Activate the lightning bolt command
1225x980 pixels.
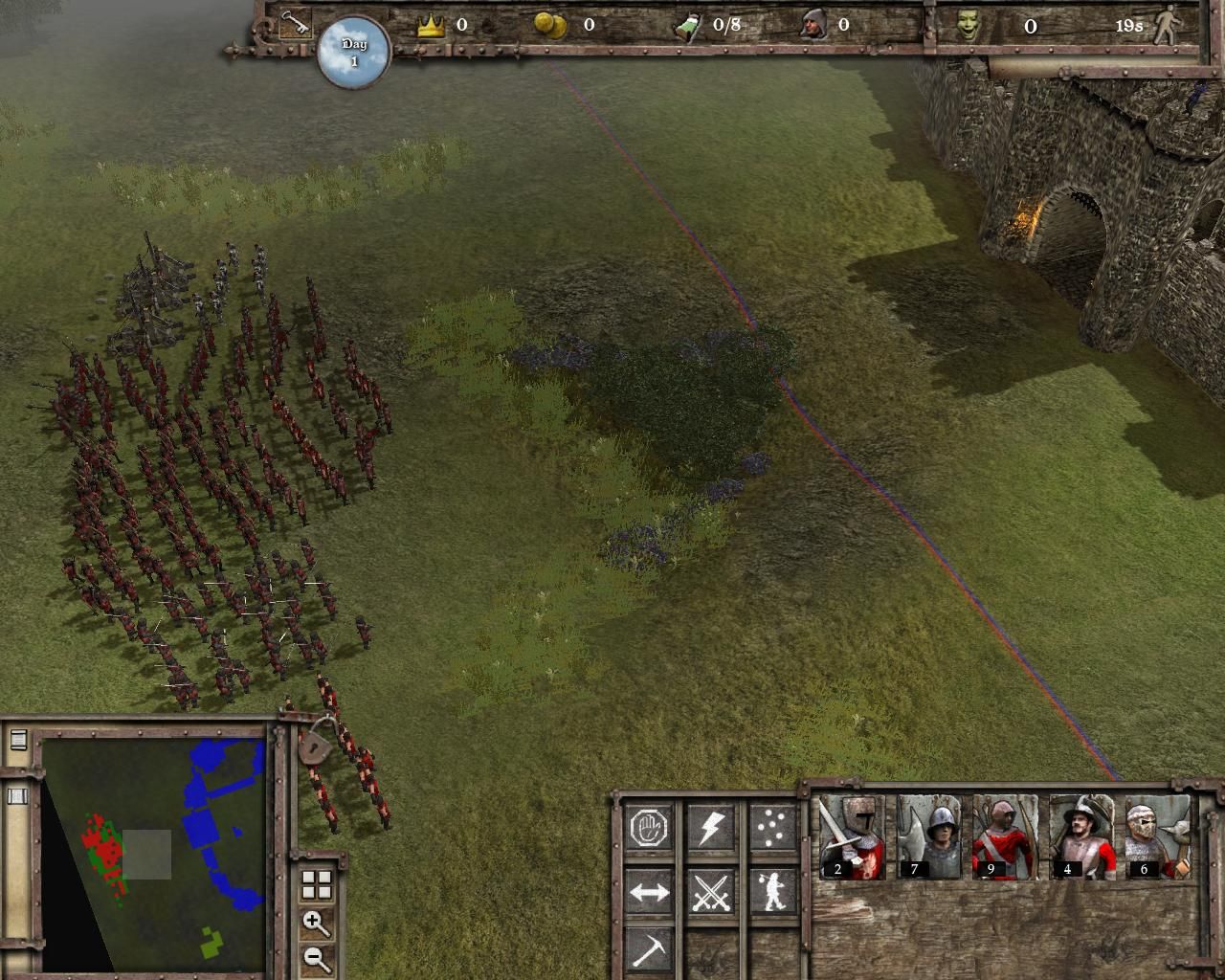coord(710,828)
